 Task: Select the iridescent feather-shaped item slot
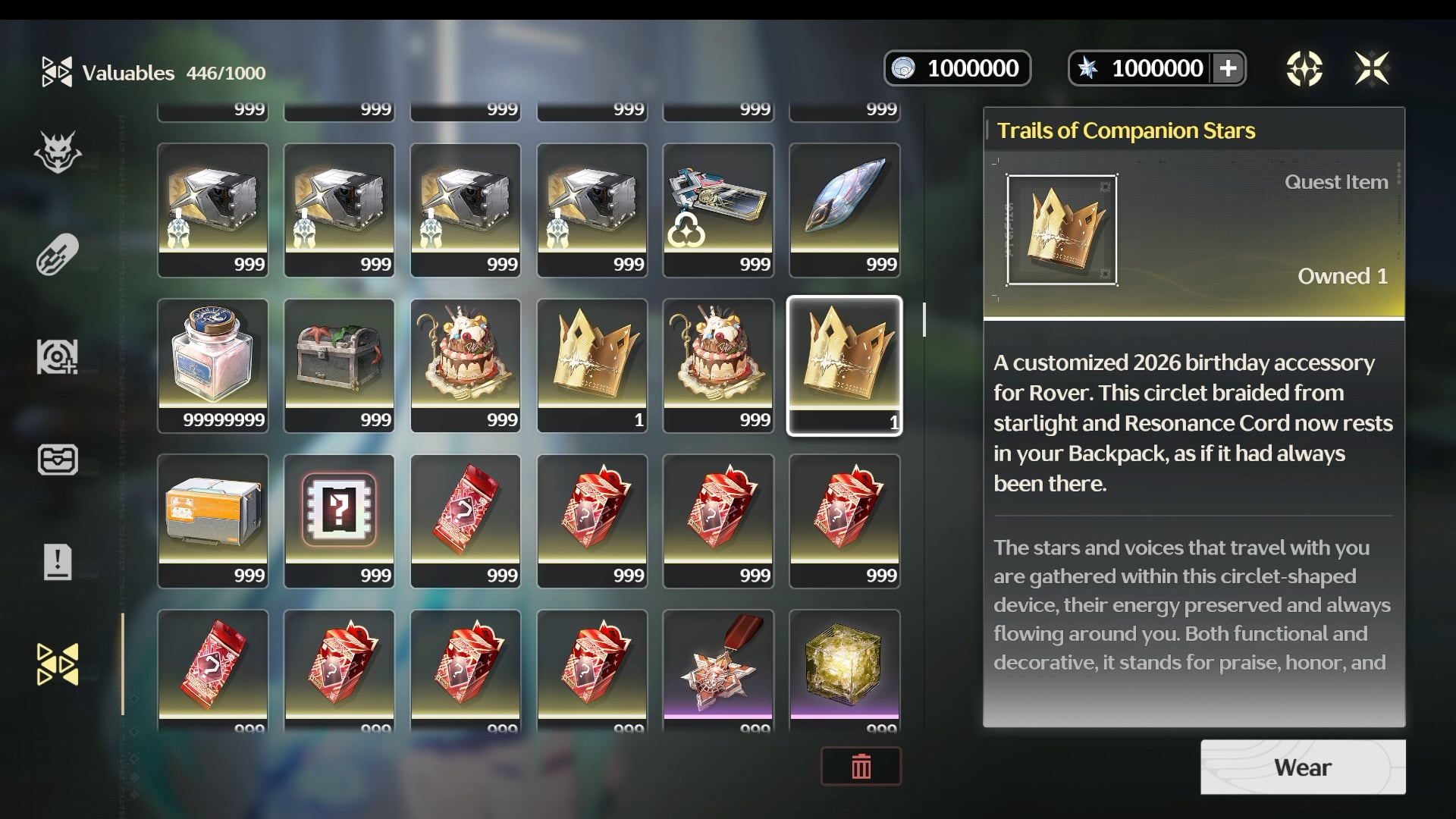tap(845, 209)
